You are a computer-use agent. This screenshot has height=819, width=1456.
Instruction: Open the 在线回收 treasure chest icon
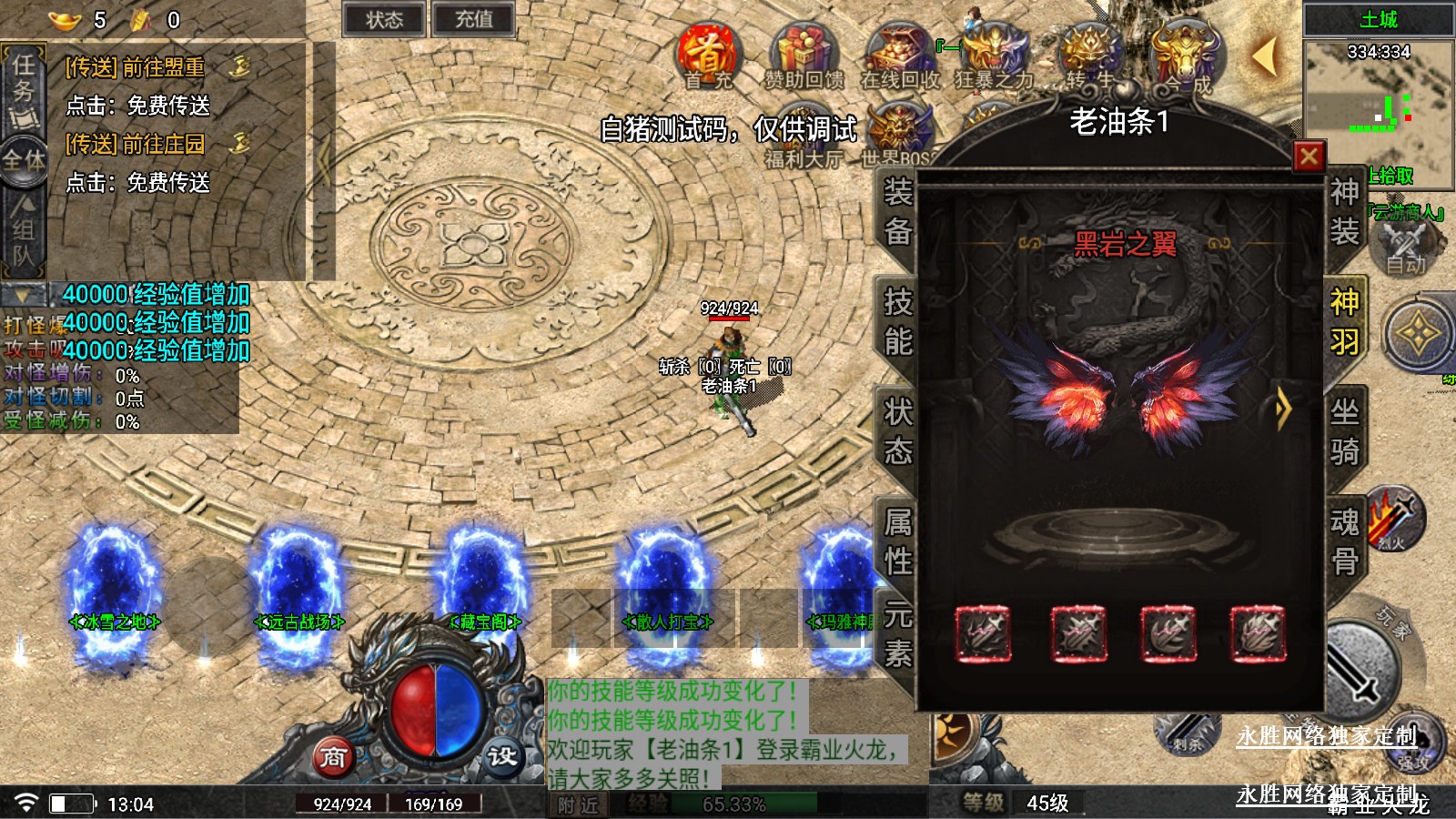click(899, 56)
